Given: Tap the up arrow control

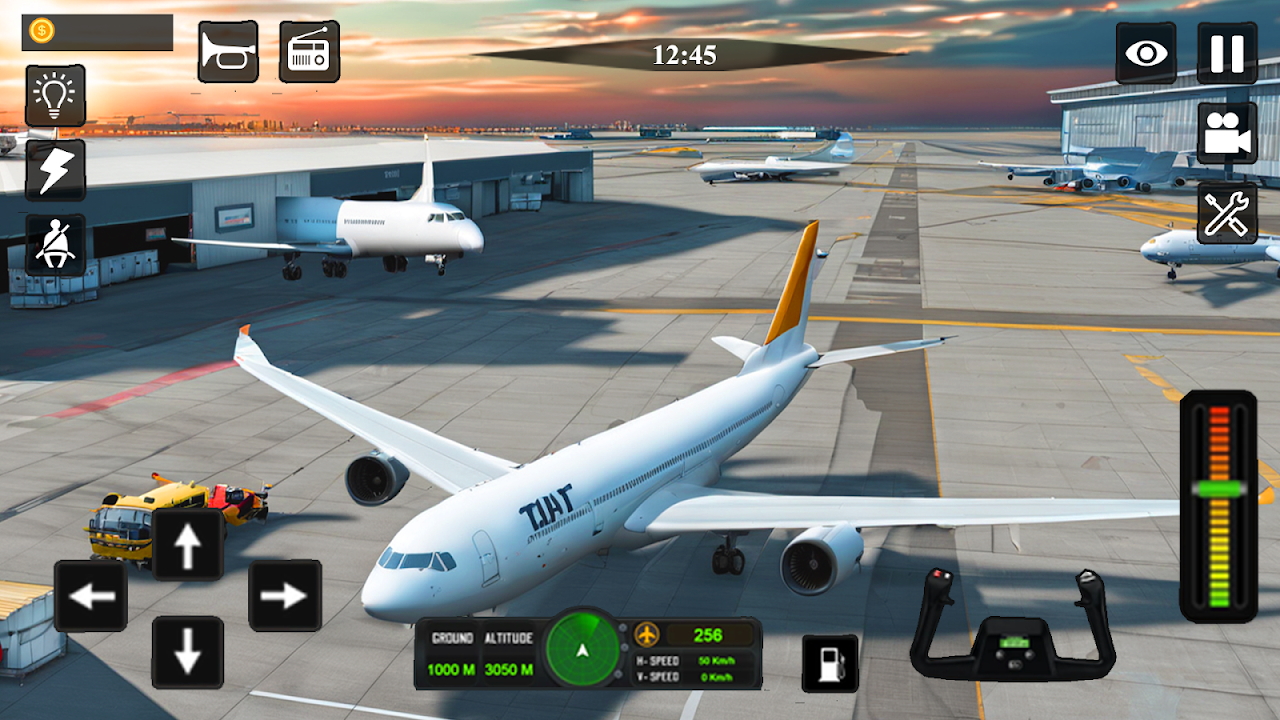Looking at the screenshot, I should [x=187, y=545].
